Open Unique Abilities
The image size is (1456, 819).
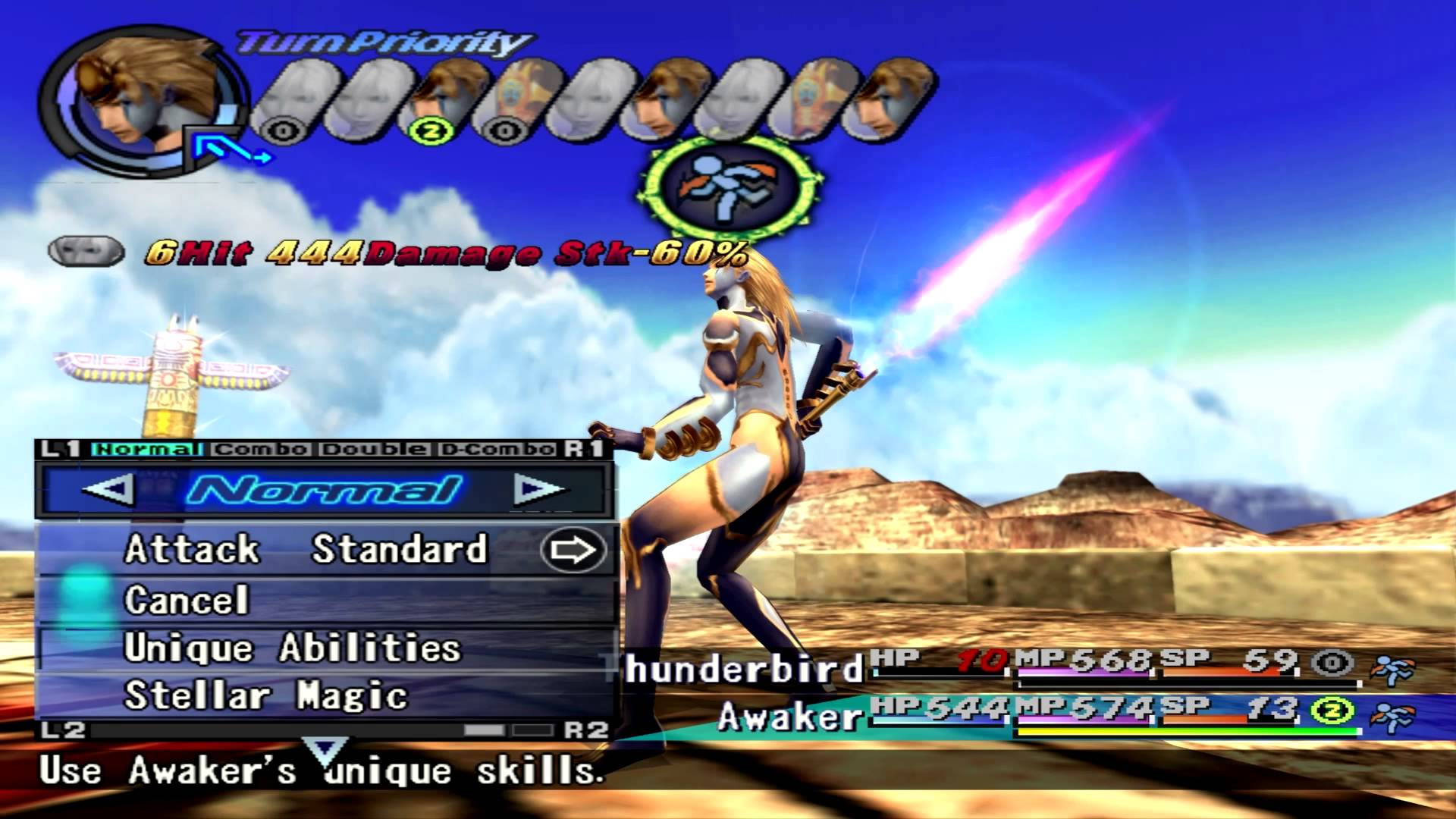tap(292, 648)
